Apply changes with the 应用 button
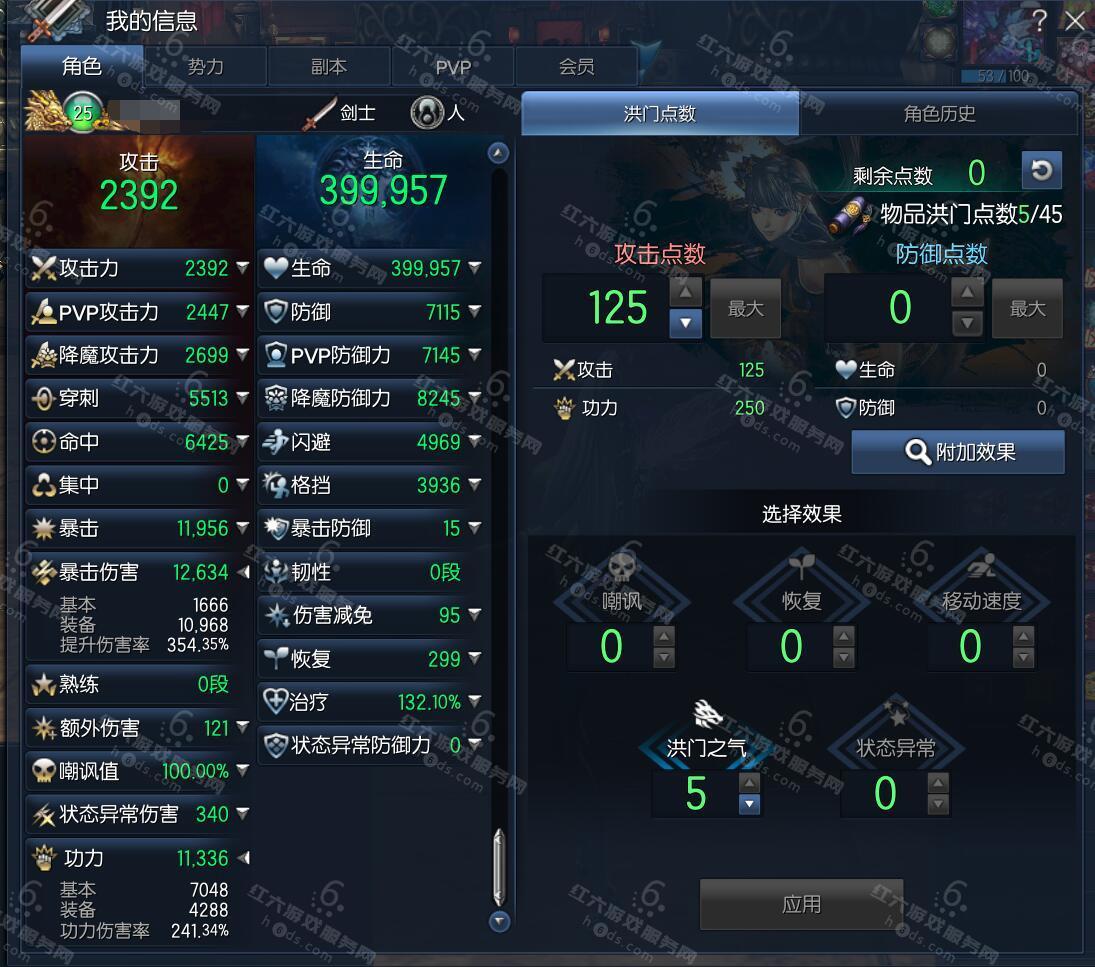The height and width of the screenshot is (967, 1095). [801, 905]
